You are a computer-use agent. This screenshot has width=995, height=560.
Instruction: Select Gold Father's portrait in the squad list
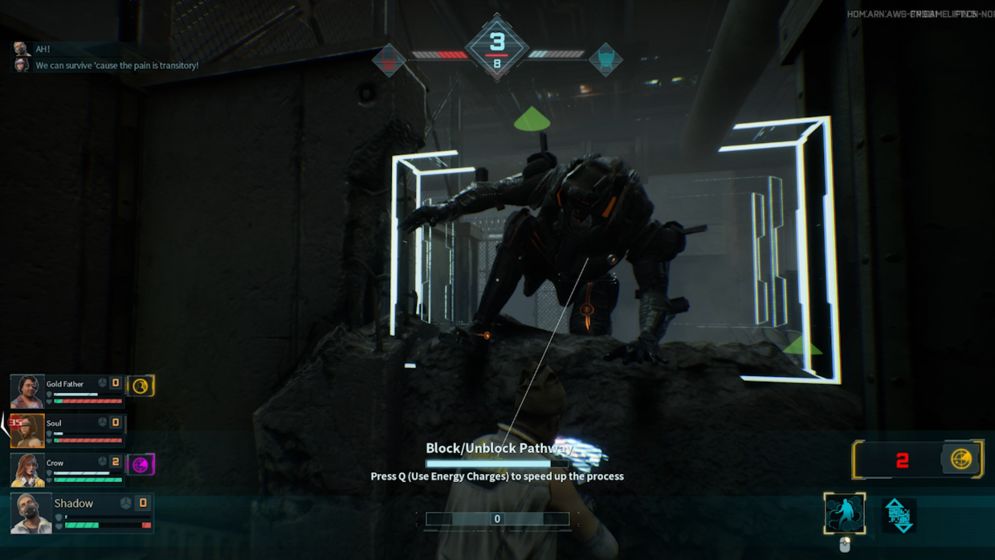pos(27,391)
